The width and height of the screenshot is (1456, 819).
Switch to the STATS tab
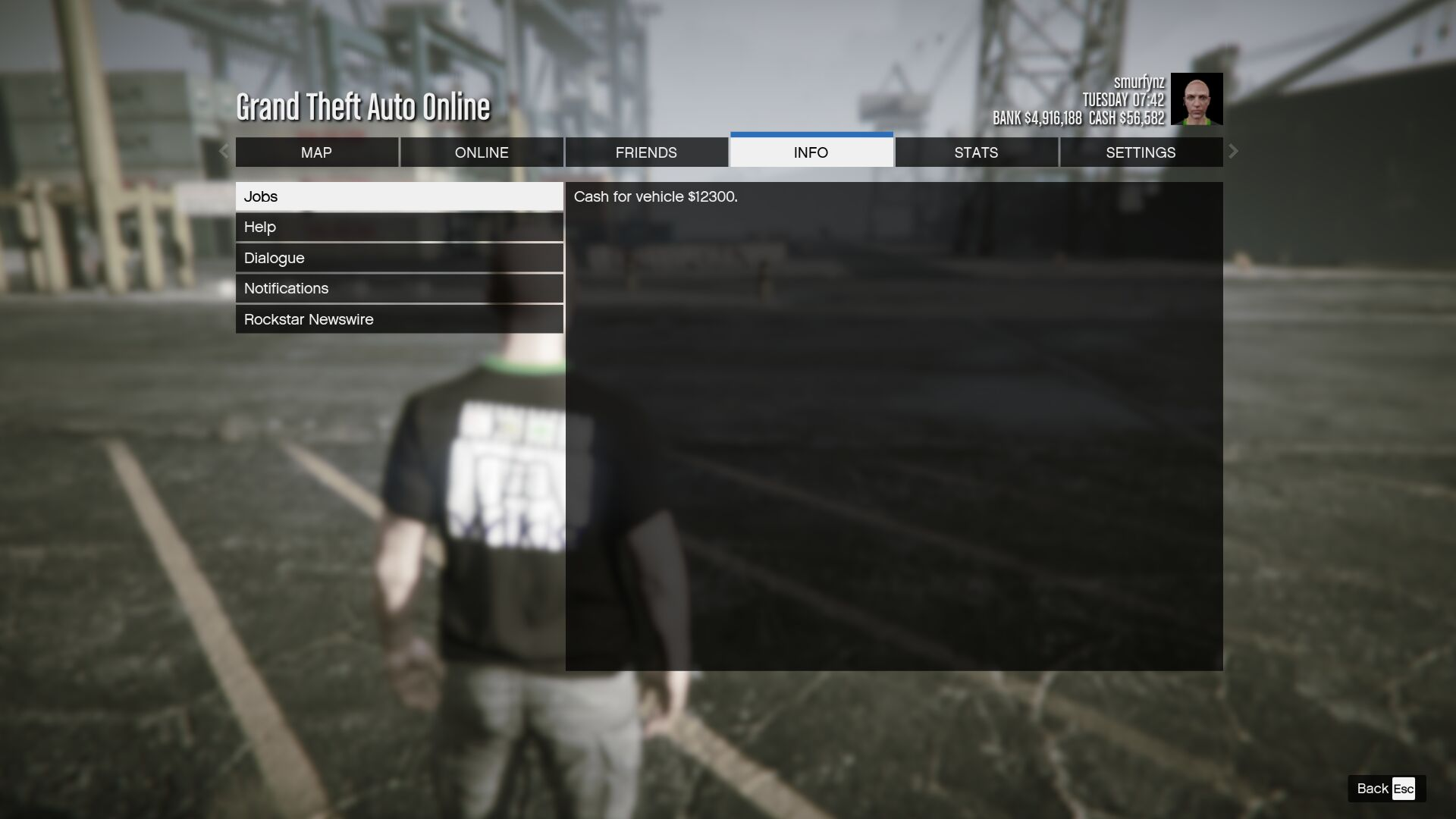(976, 152)
